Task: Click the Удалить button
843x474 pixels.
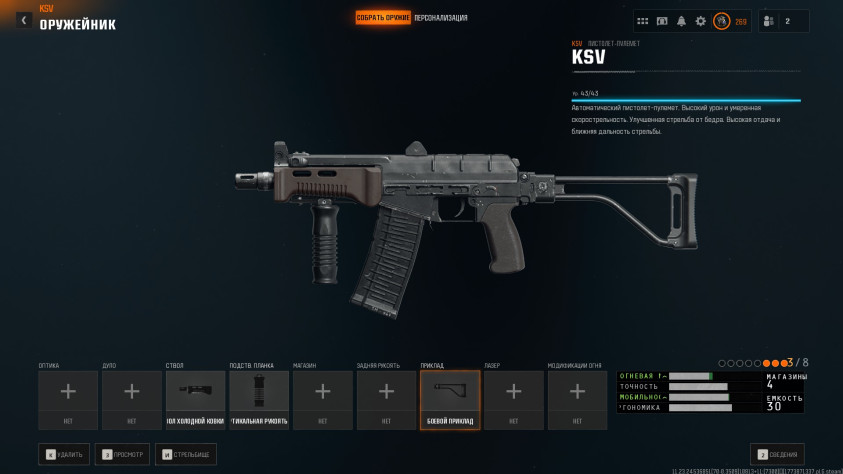Action: coord(64,454)
